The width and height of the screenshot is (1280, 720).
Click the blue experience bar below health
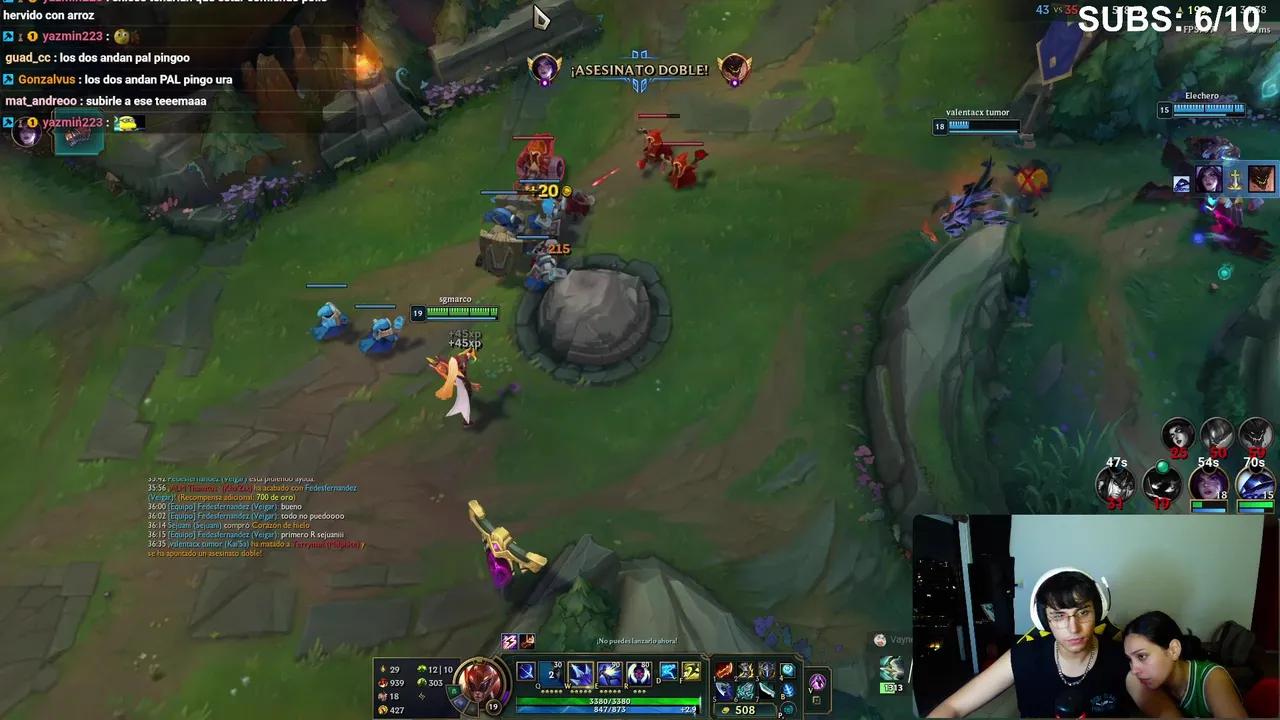coord(610,708)
